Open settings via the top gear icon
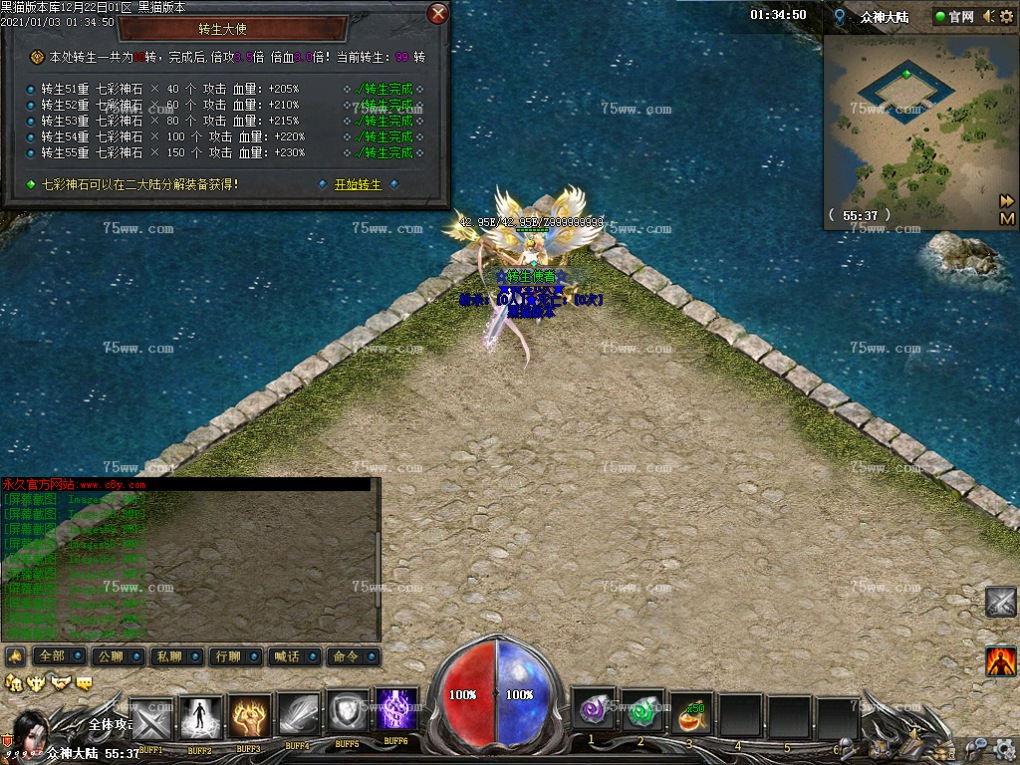Viewport: 1020px width, 765px height. point(1007,16)
